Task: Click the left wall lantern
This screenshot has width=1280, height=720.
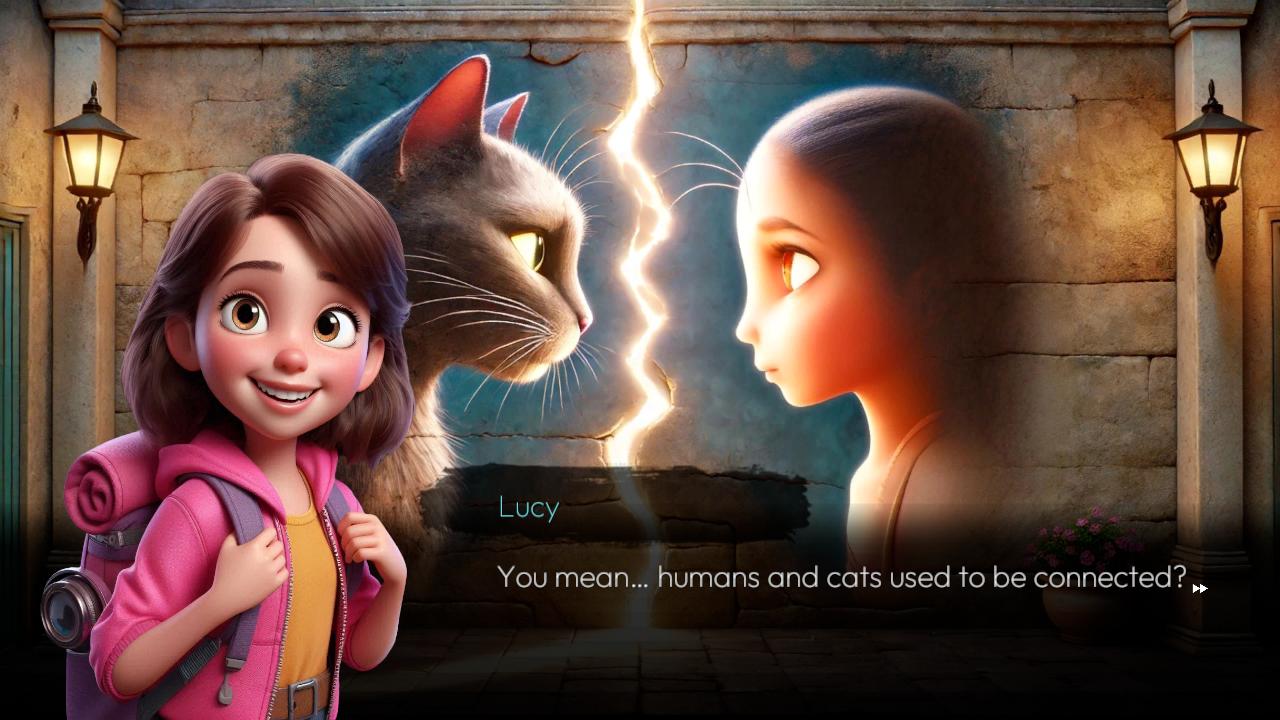Action: [88, 160]
